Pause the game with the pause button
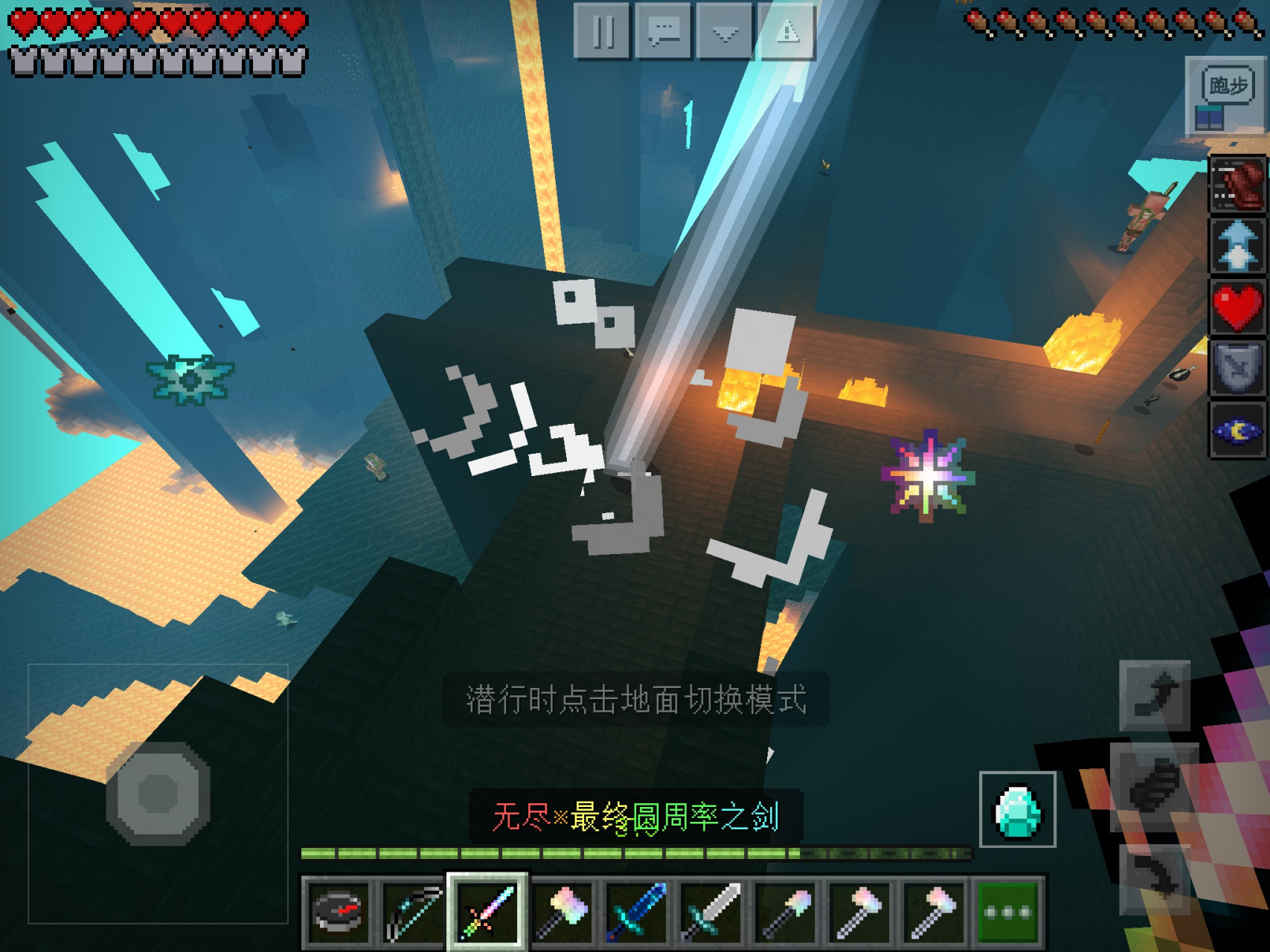1270x952 pixels. [603, 32]
